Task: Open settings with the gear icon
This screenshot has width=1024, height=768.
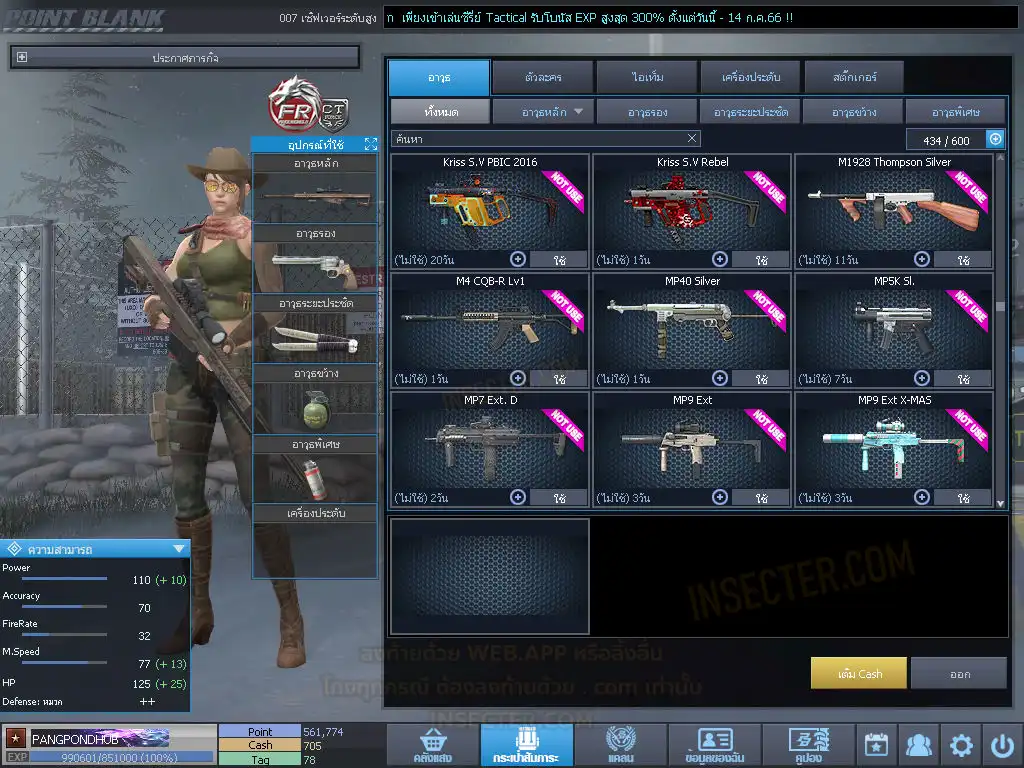Action: (x=961, y=745)
